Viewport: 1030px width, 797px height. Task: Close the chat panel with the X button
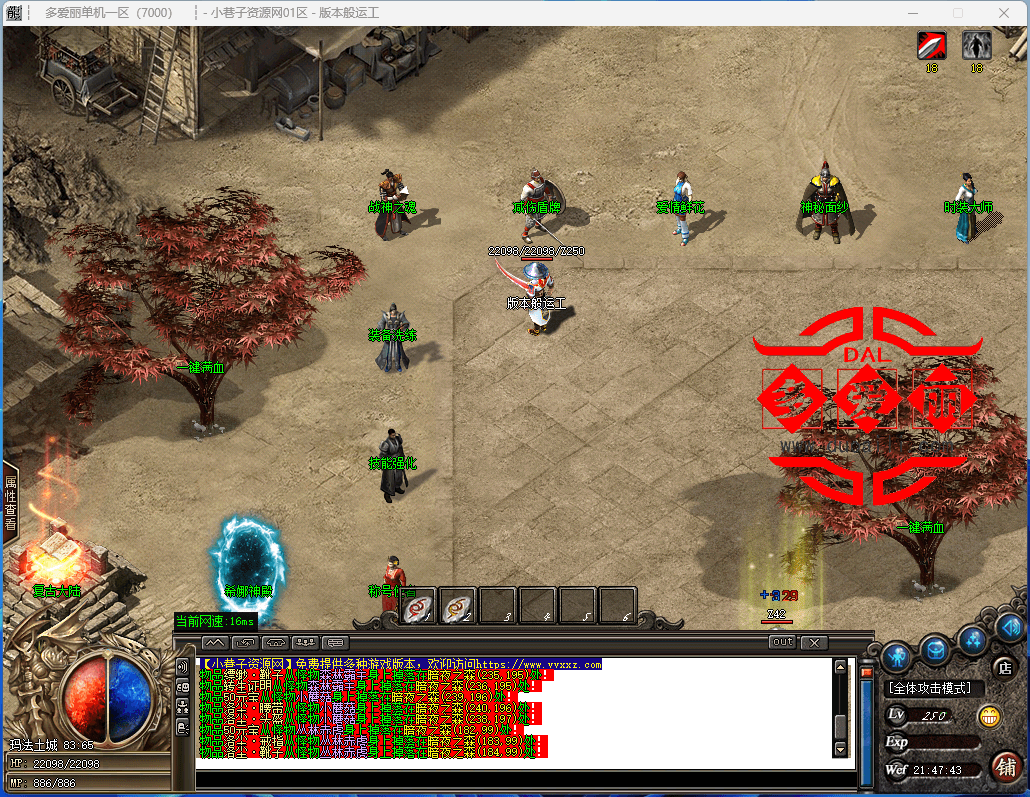pyautogui.click(x=814, y=642)
